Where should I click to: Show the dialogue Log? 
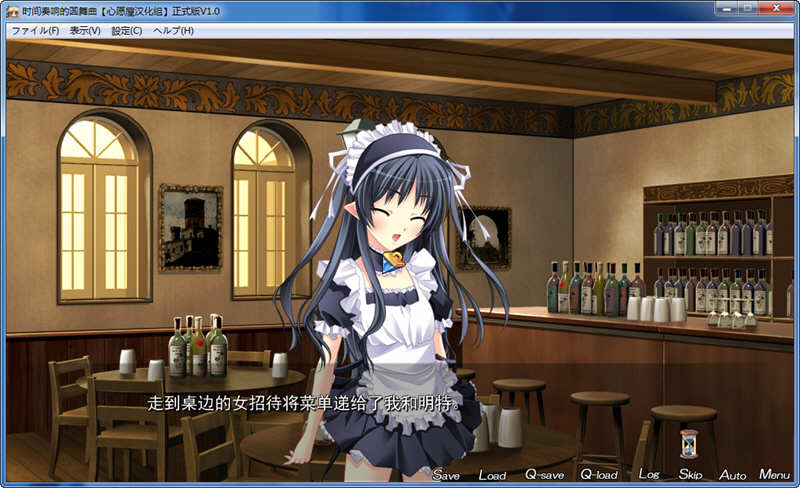[648, 475]
